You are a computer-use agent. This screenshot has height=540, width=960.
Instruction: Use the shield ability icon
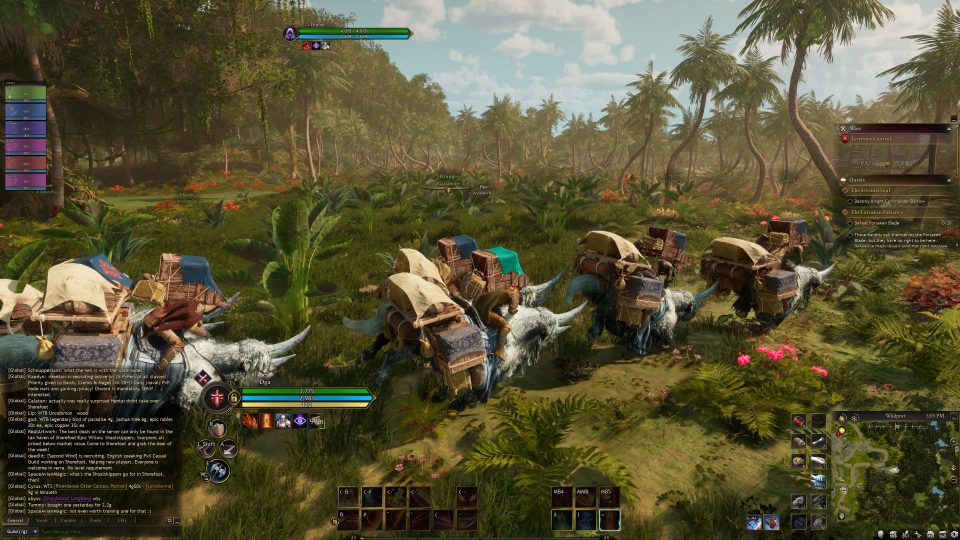[217, 428]
